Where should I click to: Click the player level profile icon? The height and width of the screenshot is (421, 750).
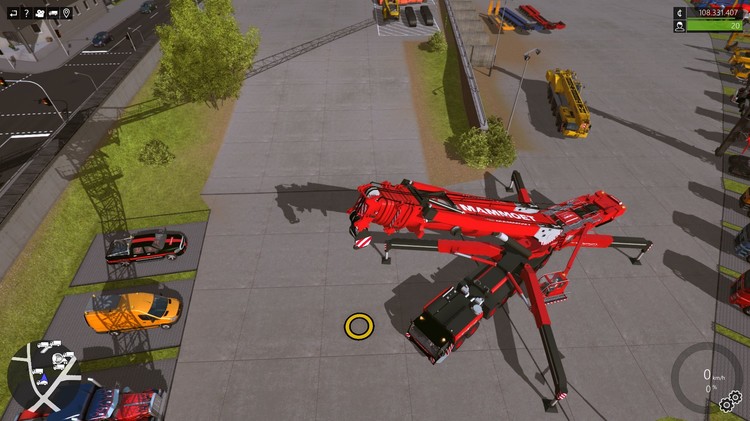681,27
